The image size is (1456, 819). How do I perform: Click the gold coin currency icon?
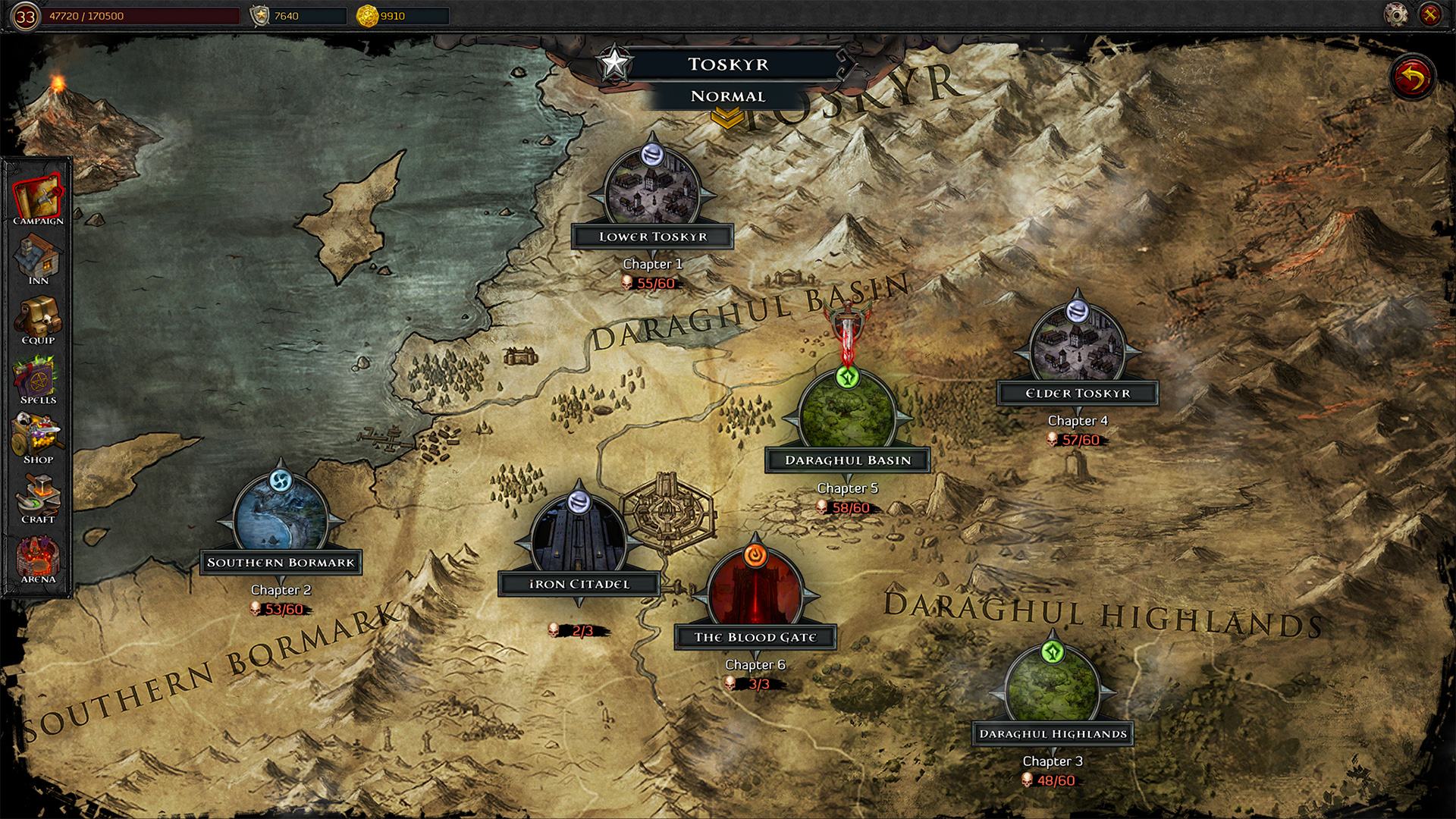pos(367,15)
